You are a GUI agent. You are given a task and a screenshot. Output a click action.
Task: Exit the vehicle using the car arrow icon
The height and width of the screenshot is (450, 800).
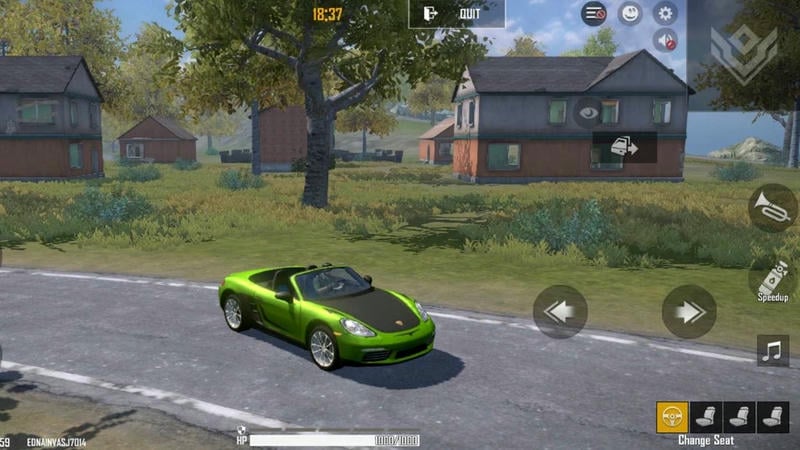(624, 147)
